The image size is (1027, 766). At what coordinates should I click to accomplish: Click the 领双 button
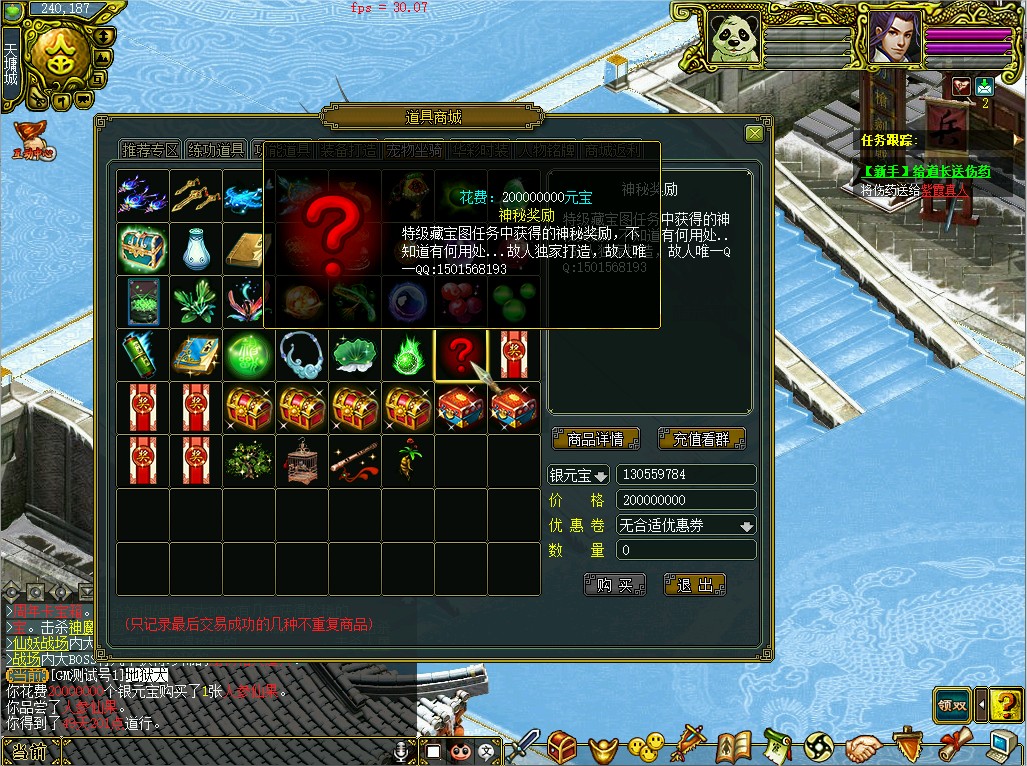pos(952,704)
